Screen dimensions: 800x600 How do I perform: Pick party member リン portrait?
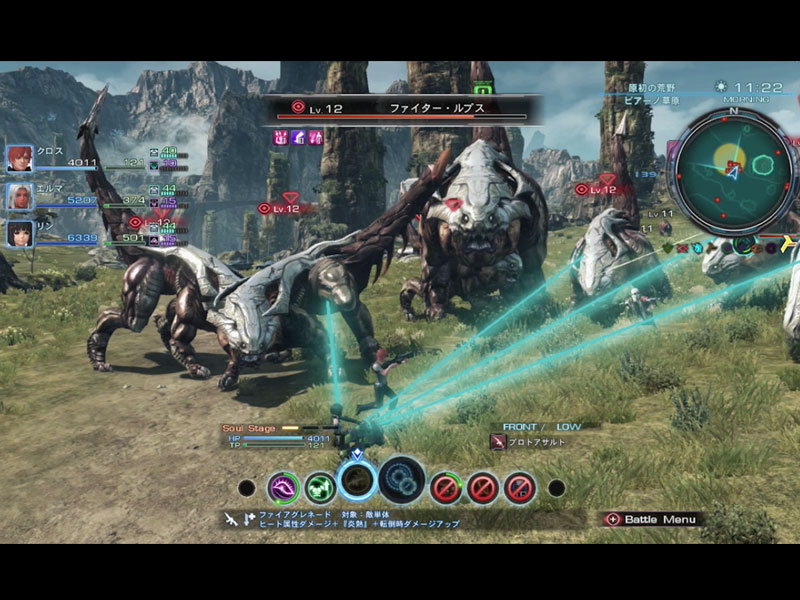(20, 233)
